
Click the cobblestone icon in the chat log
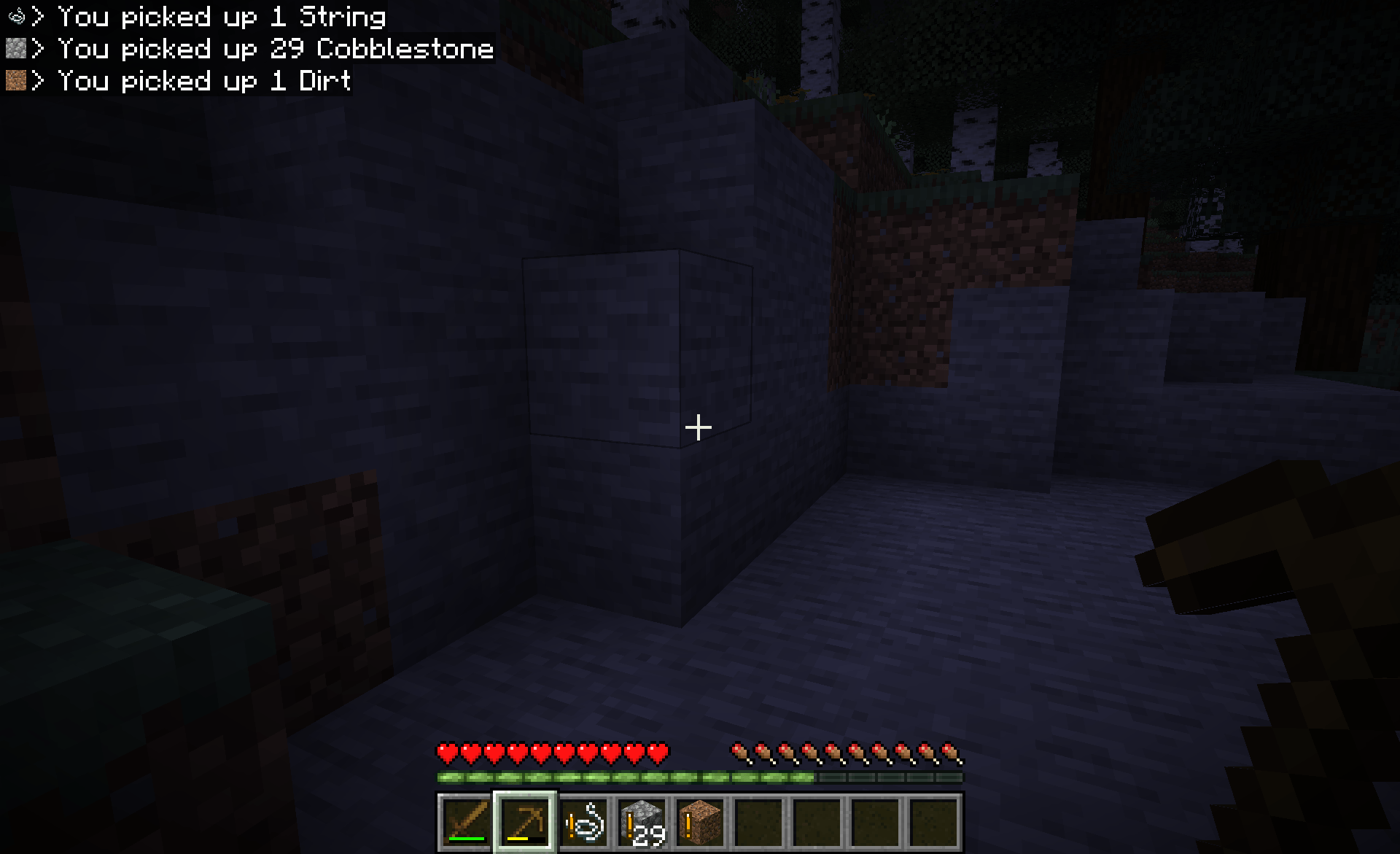point(16,48)
